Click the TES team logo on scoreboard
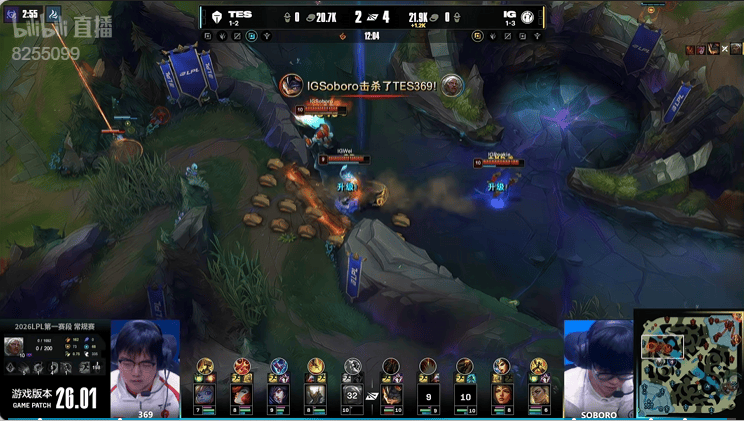 pos(216,17)
